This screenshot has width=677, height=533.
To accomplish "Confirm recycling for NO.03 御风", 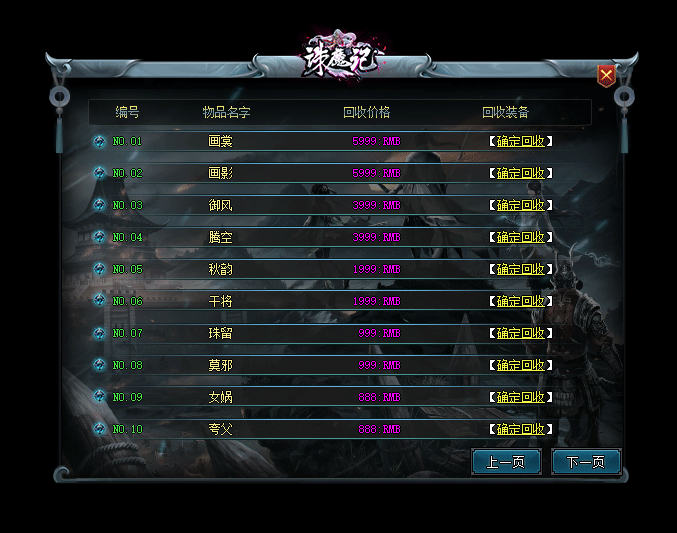I will pyautogui.click(x=520, y=205).
